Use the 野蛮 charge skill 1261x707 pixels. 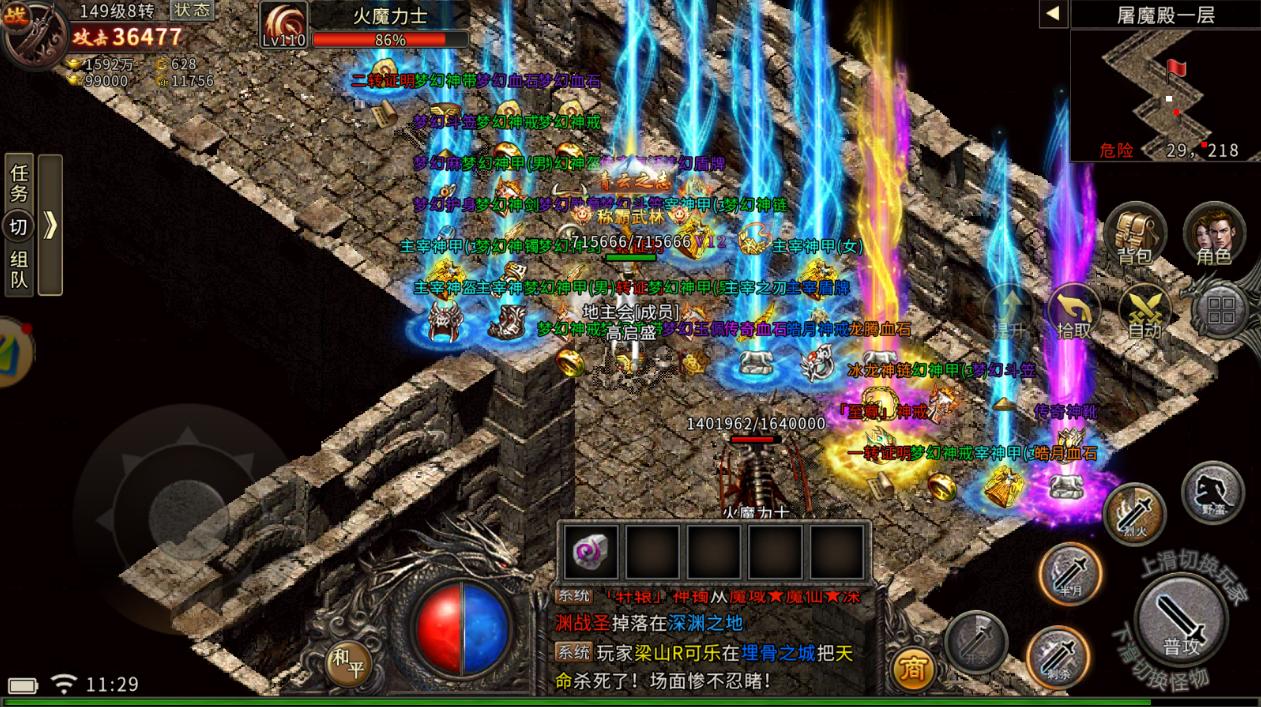[1212, 493]
